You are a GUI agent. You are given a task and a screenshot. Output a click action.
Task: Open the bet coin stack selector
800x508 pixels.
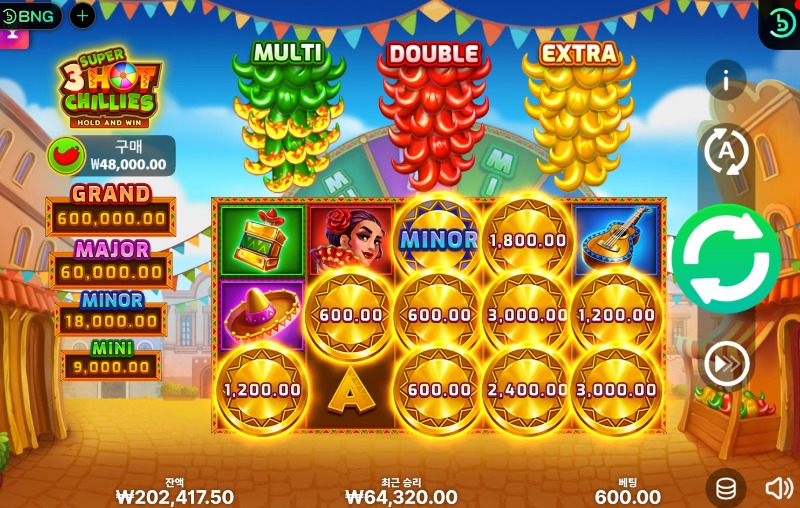click(726, 488)
